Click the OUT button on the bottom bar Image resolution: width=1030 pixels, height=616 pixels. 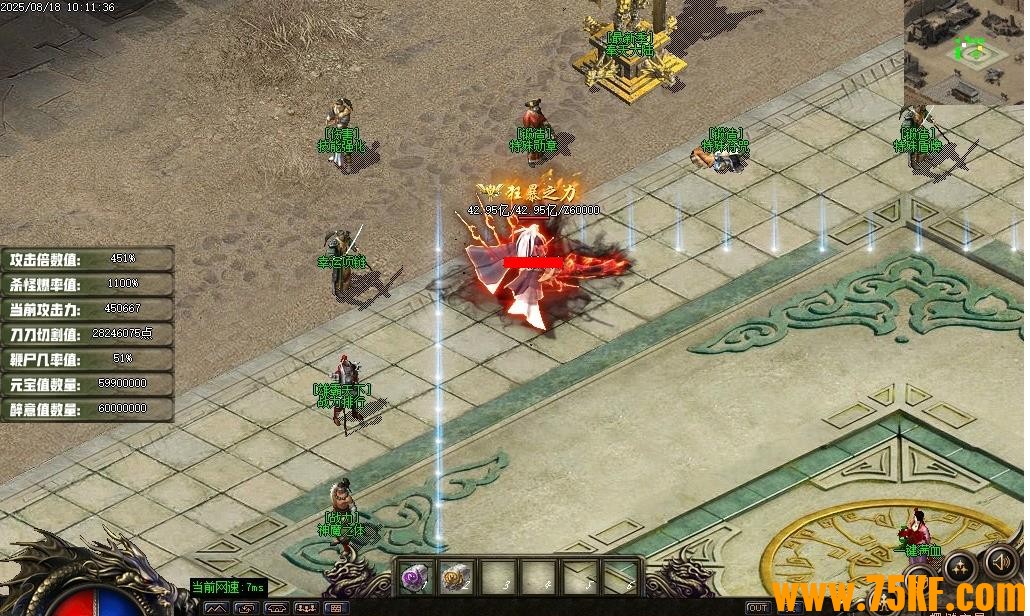click(x=758, y=608)
